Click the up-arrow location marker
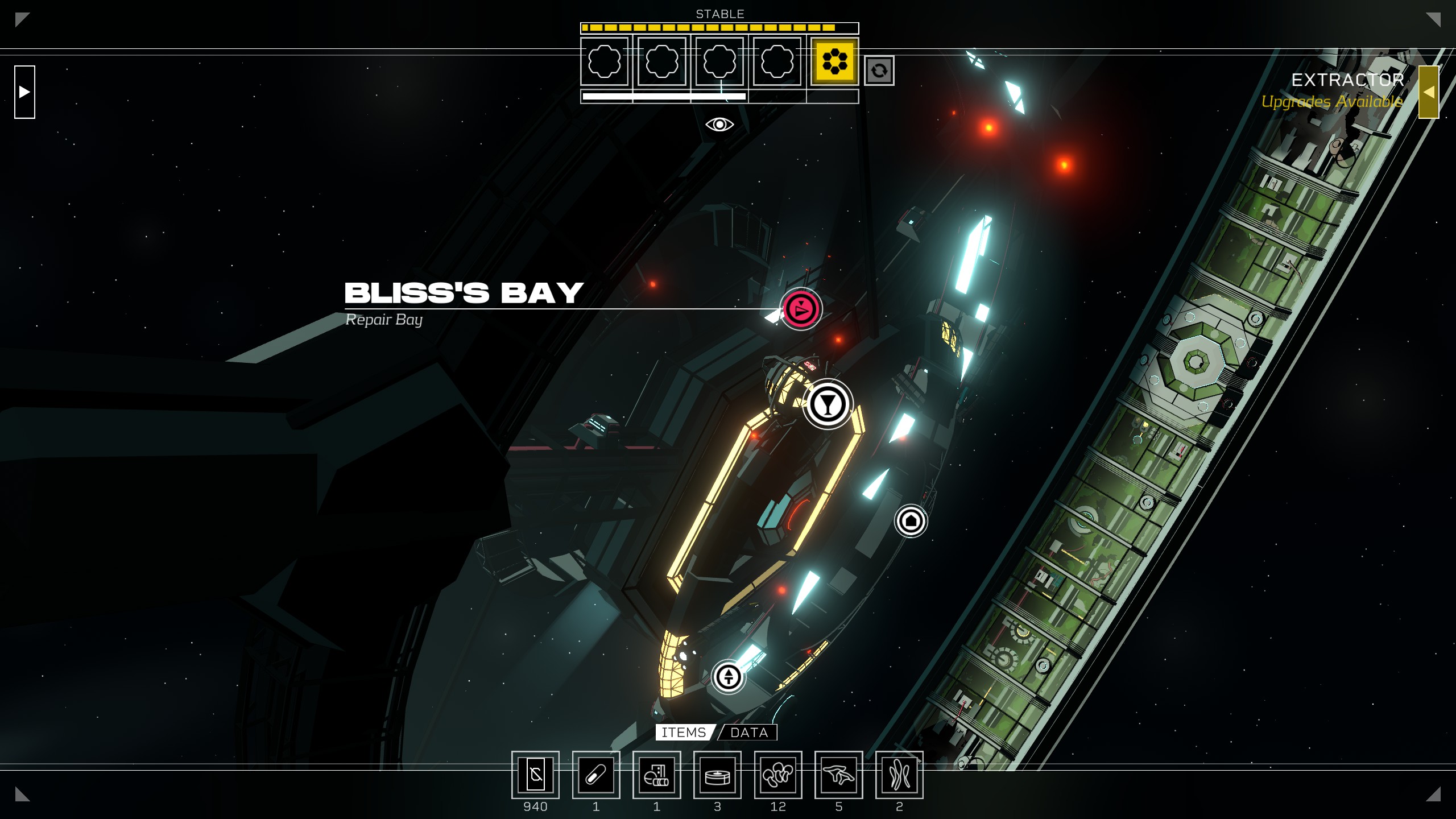 click(x=729, y=677)
